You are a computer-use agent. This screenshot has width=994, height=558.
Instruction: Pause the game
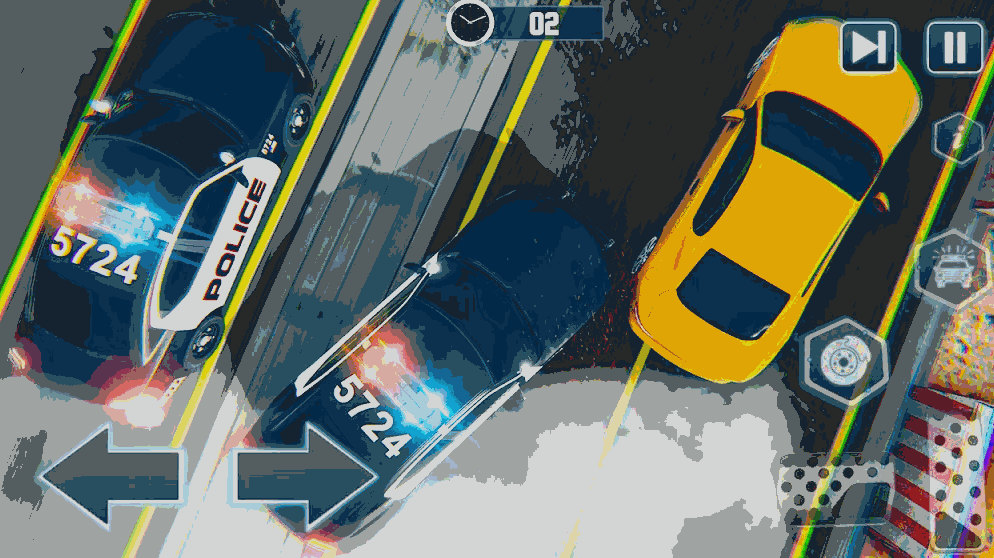pyautogui.click(x=955, y=47)
